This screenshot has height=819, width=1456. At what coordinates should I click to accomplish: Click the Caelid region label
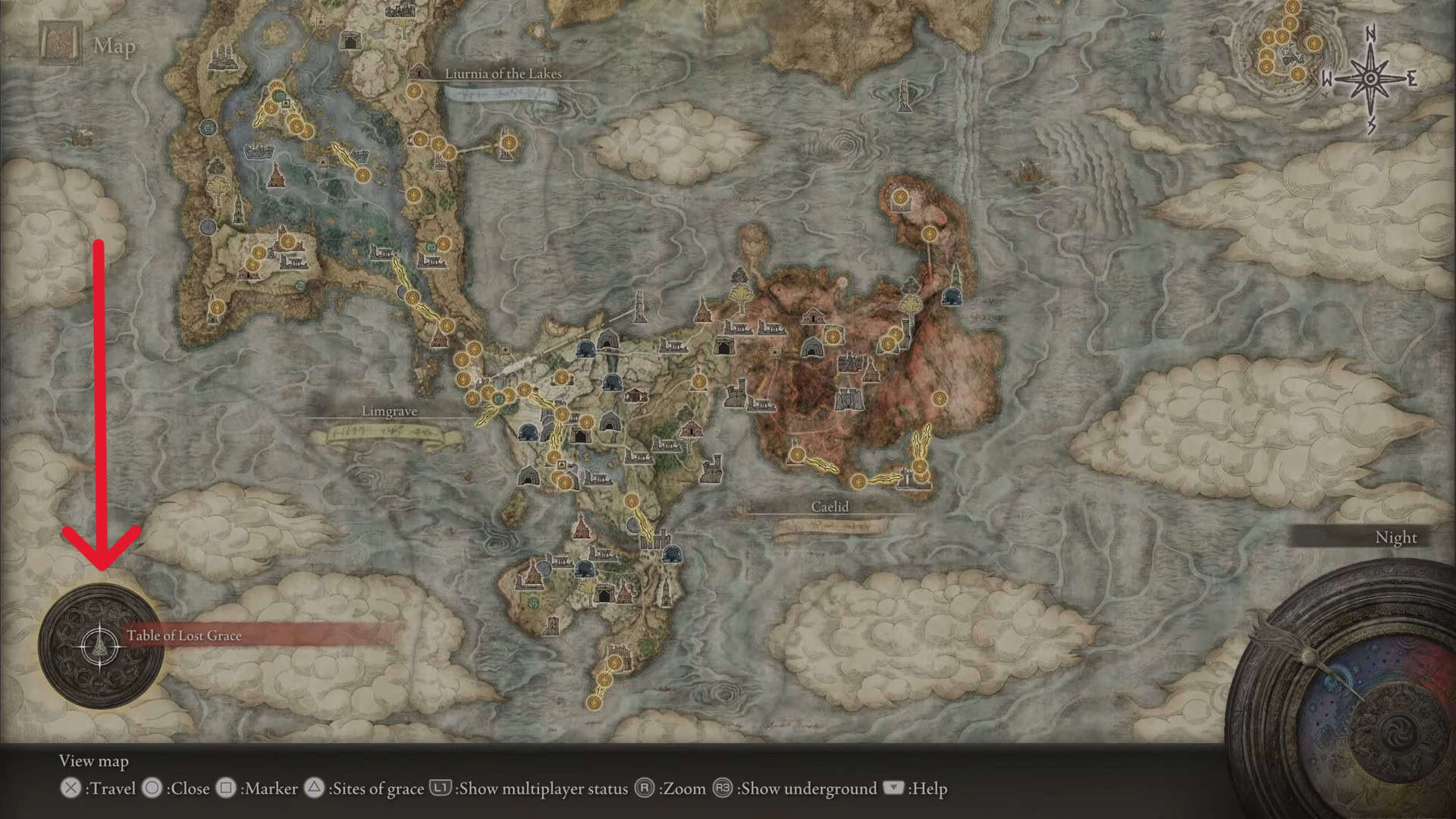pyautogui.click(x=830, y=507)
